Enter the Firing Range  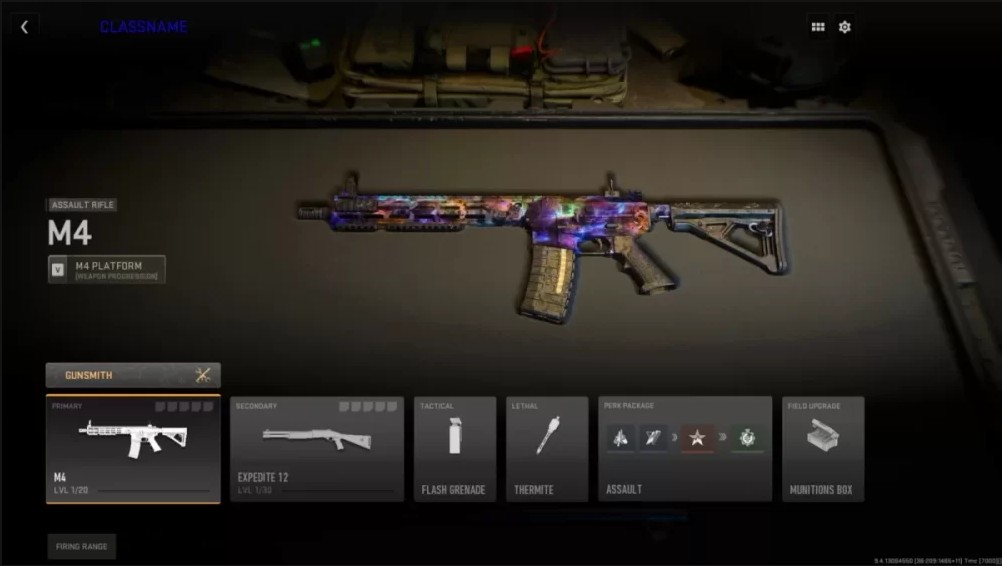pyautogui.click(x=81, y=546)
